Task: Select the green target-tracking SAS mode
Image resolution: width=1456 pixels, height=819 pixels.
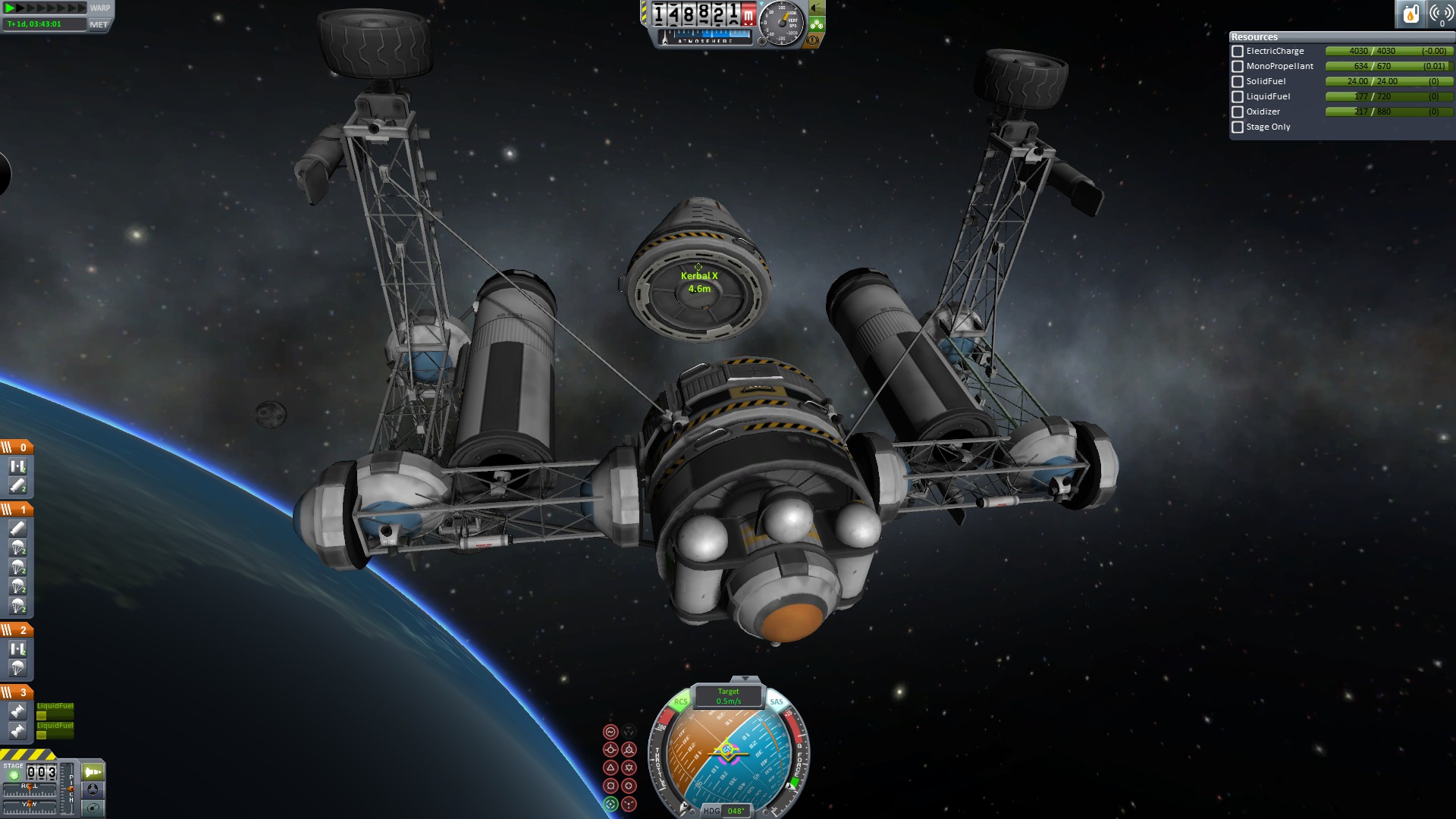Action: [610, 805]
